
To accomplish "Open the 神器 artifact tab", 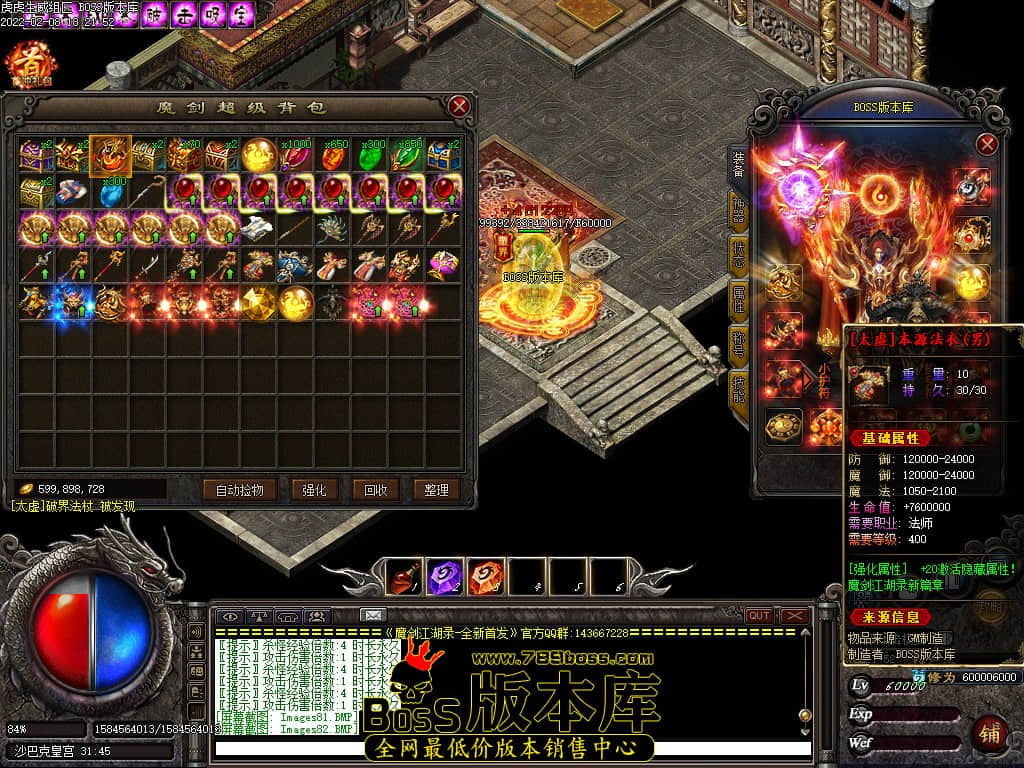I will point(738,212).
